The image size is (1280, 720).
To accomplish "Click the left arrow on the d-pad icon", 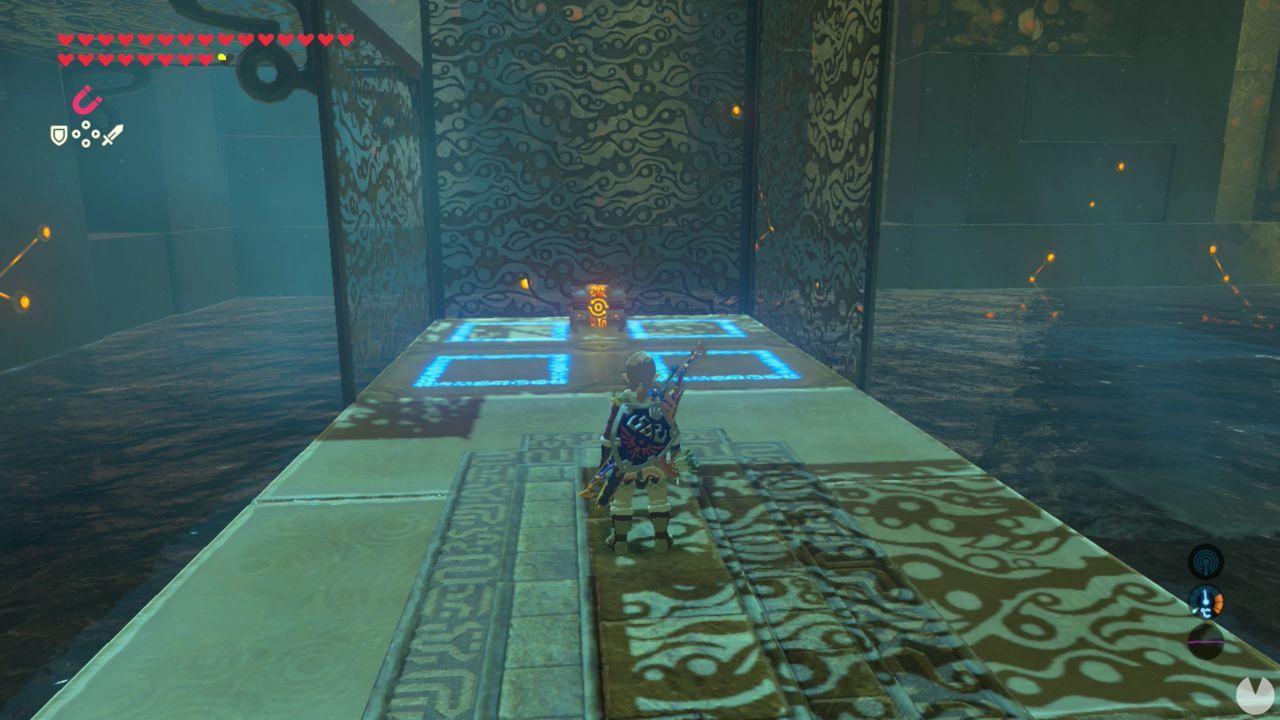I will pyautogui.click(x=76, y=134).
